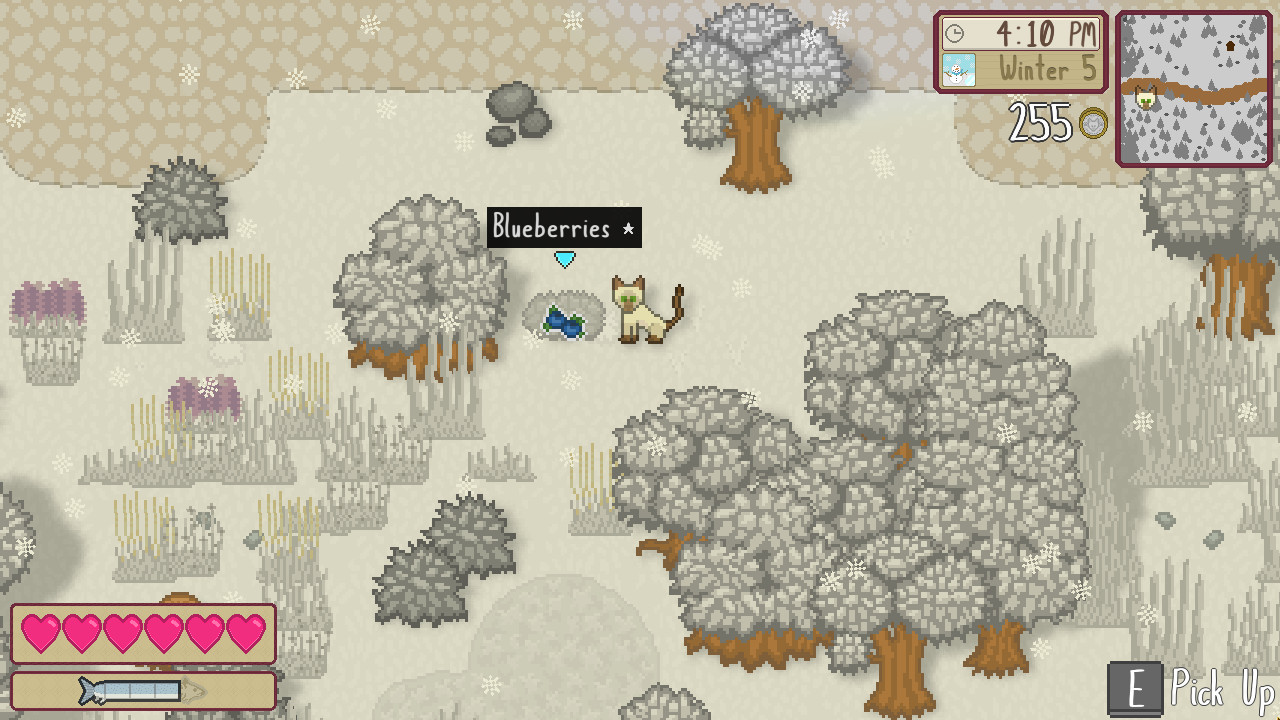Screen dimensions: 1280x720
Task: Click the hunger bar fish meter
Action: [x=143, y=690]
